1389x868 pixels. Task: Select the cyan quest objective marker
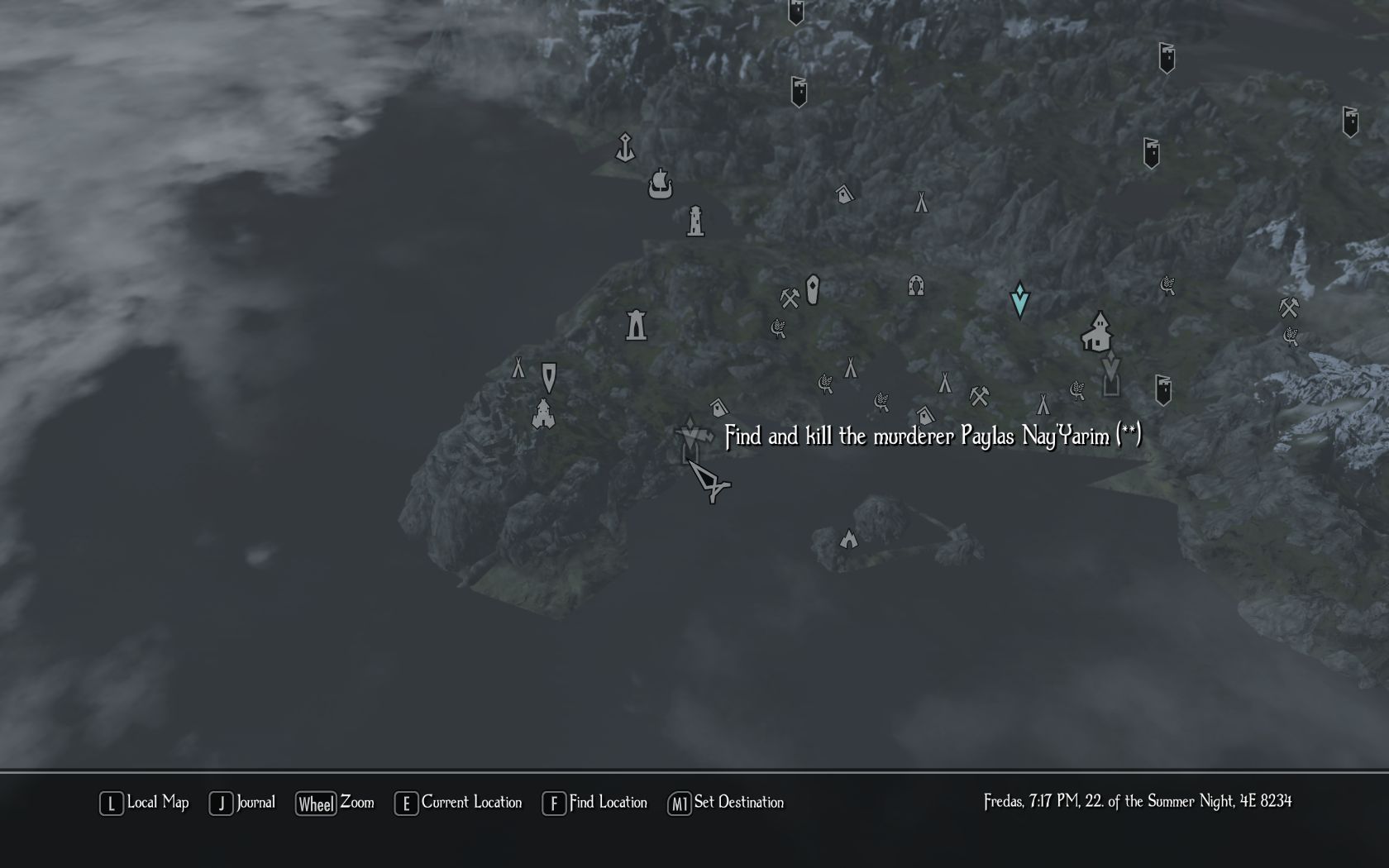click(1019, 299)
